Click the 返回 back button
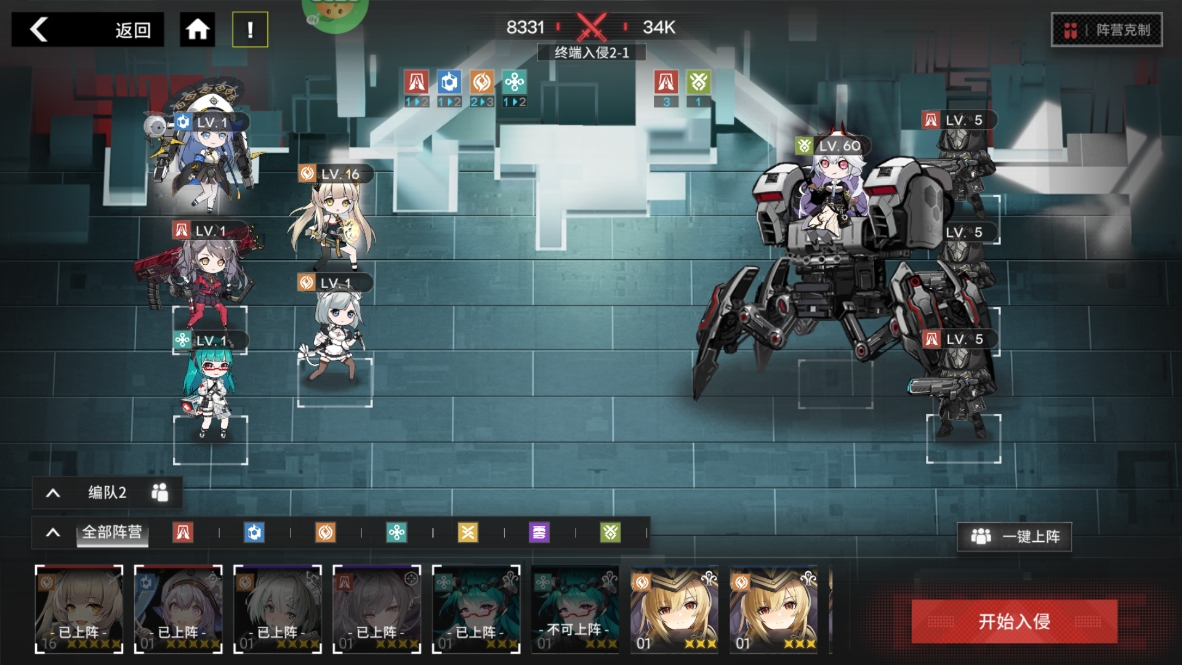Screen dimensions: 1182x665 (x=88, y=30)
